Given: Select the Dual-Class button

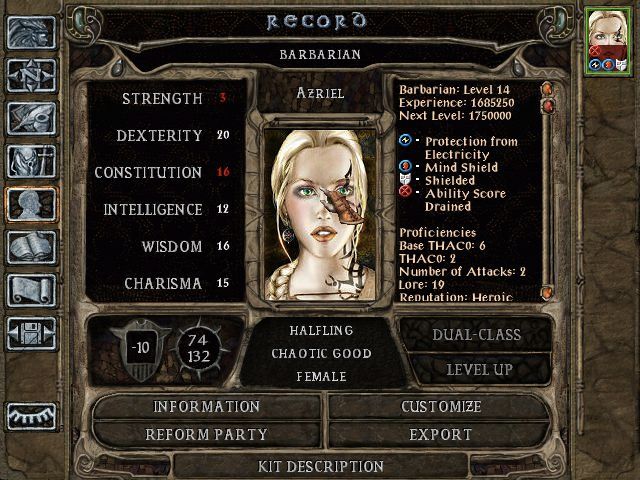Looking at the screenshot, I should [475, 335].
